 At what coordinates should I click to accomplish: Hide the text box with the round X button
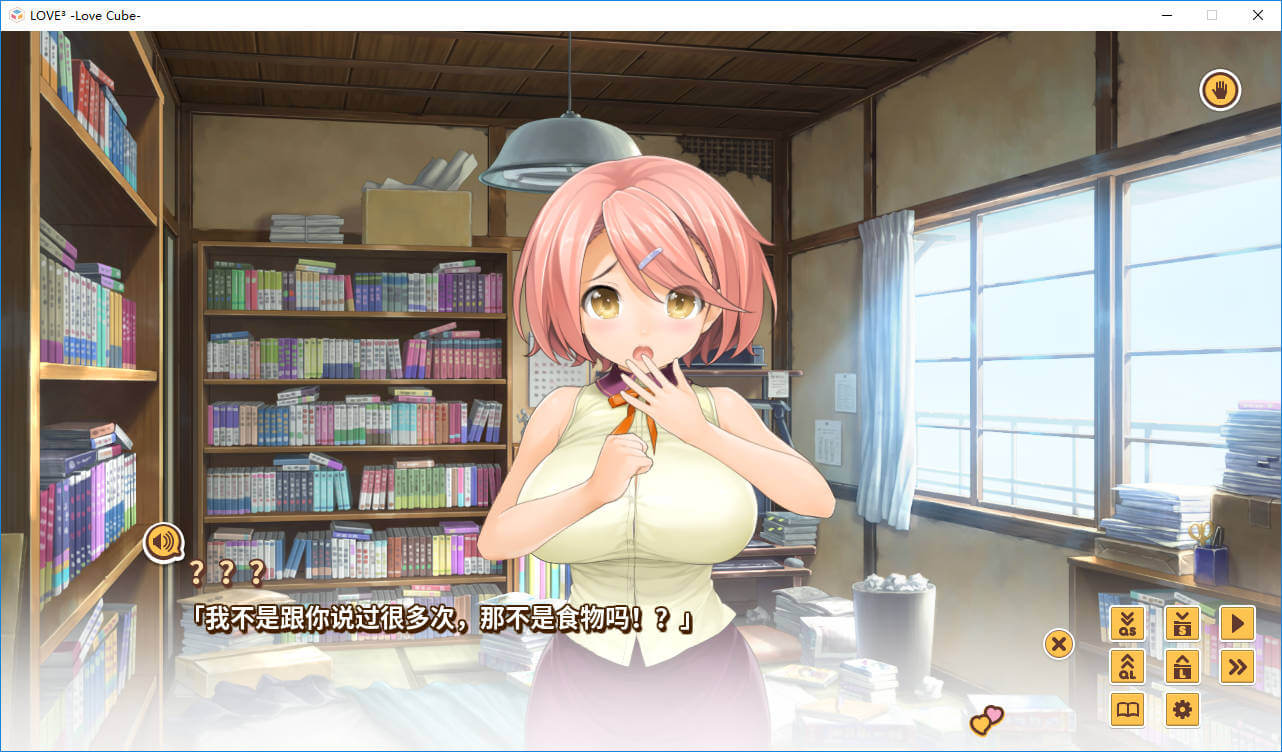(1058, 643)
